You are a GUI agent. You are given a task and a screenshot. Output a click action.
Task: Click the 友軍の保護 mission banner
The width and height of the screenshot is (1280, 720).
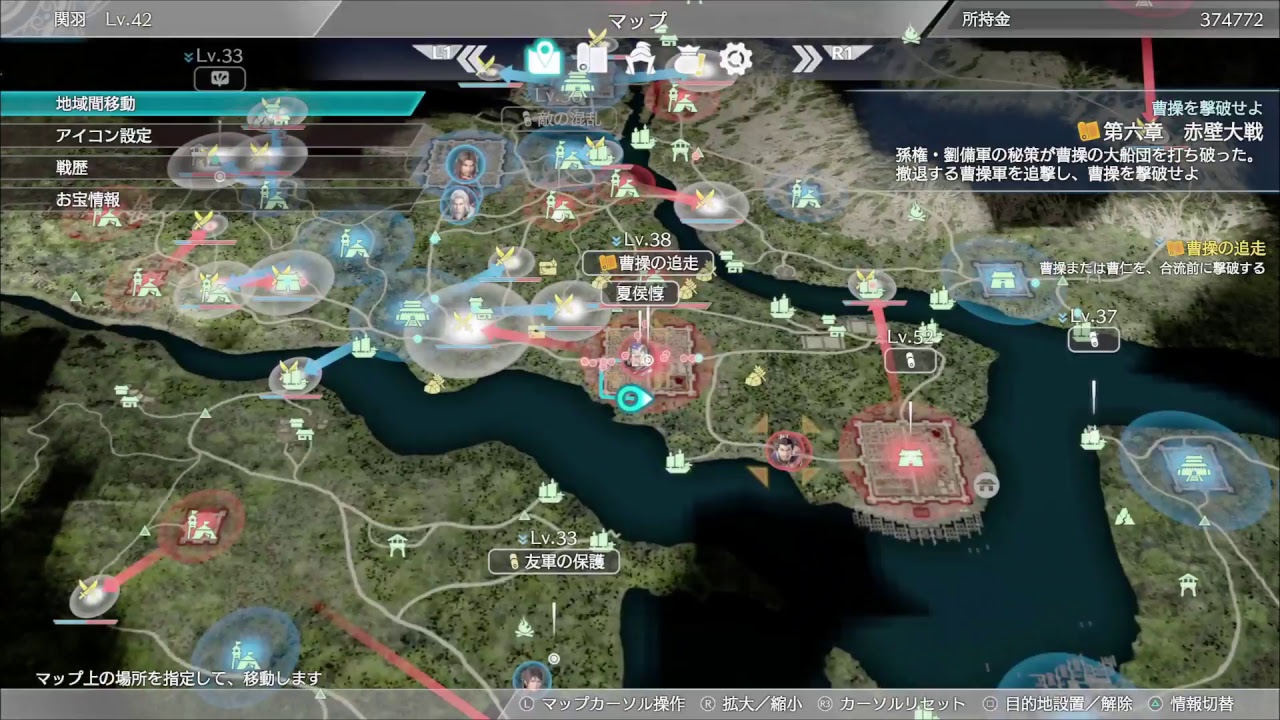coord(553,561)
